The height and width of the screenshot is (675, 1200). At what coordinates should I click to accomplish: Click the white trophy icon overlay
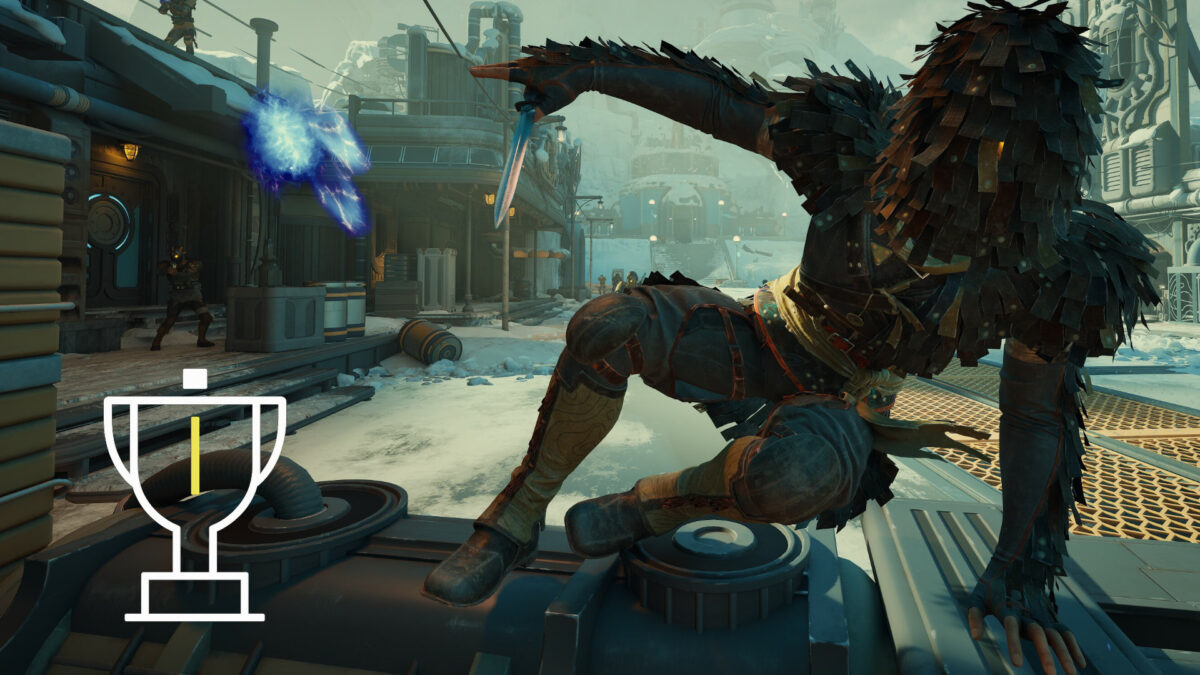[x=195, y=497]
